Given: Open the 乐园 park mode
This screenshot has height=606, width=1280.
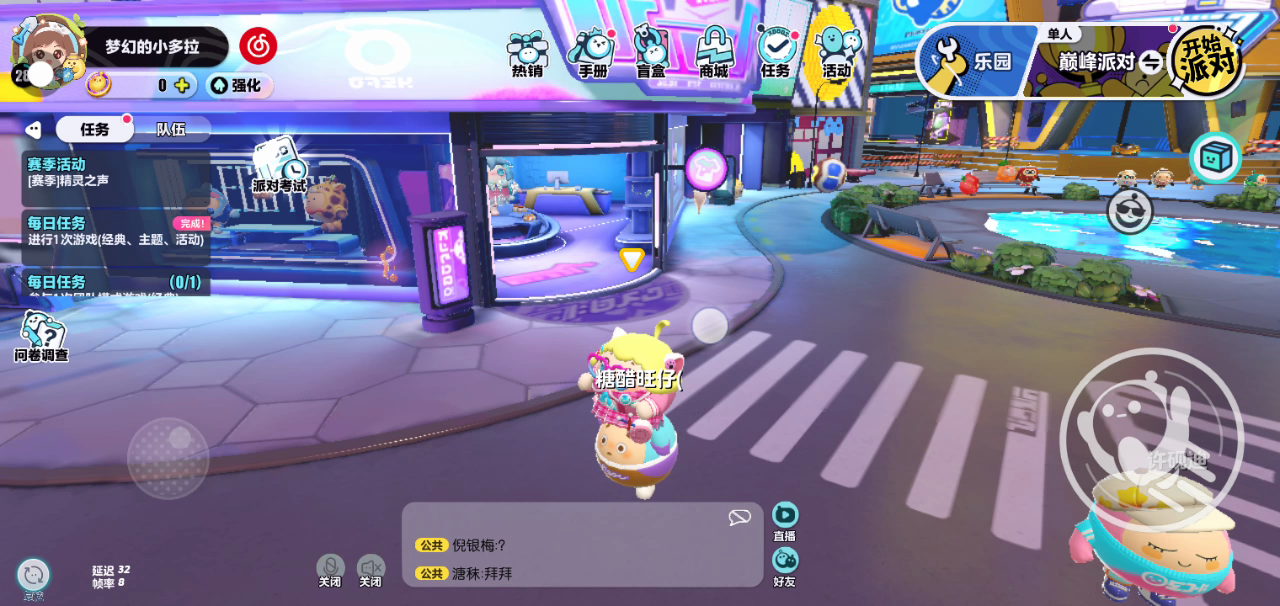Looking at the screenshot, I should 970,62.
